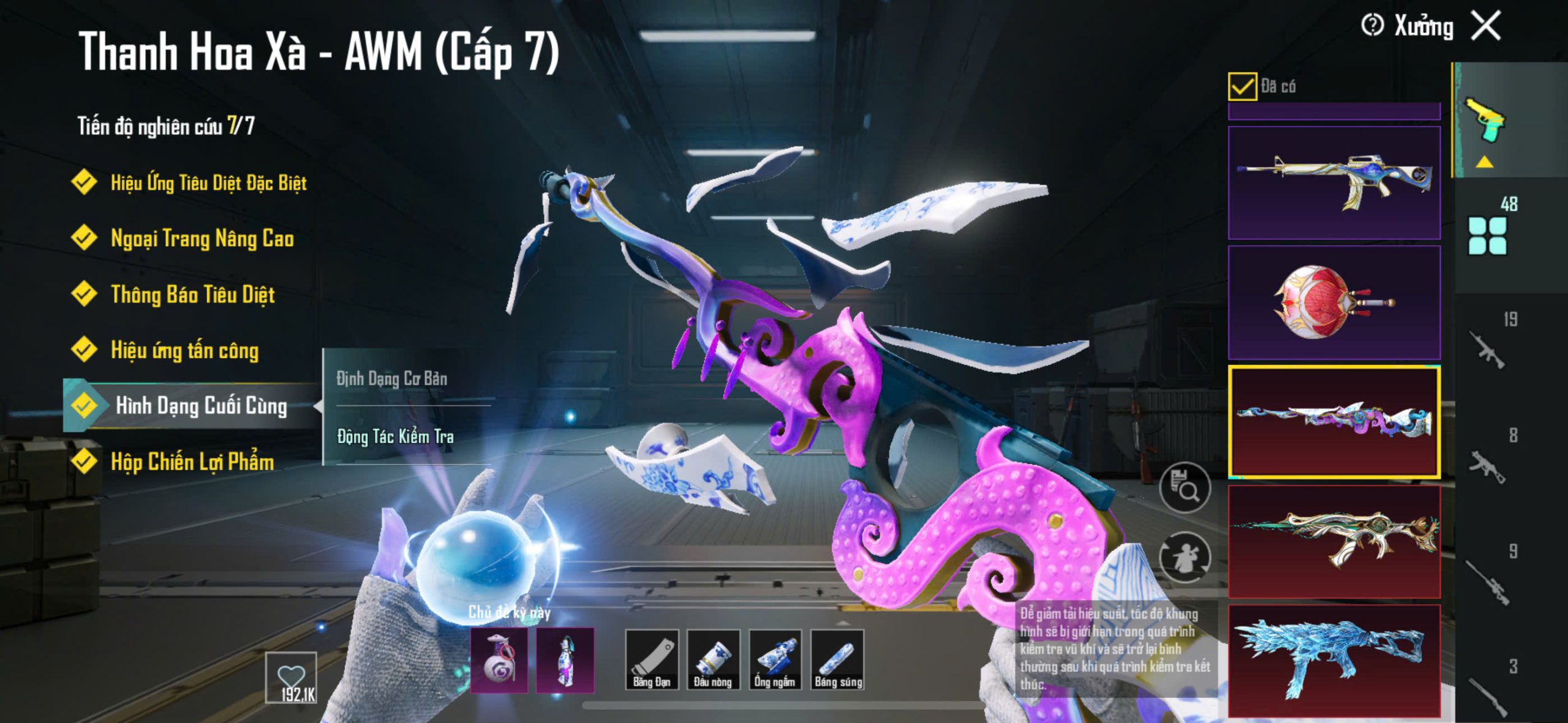1568x723 pixels.
Task: Switch to the pistol category tab
Action: pos(1485,121)
